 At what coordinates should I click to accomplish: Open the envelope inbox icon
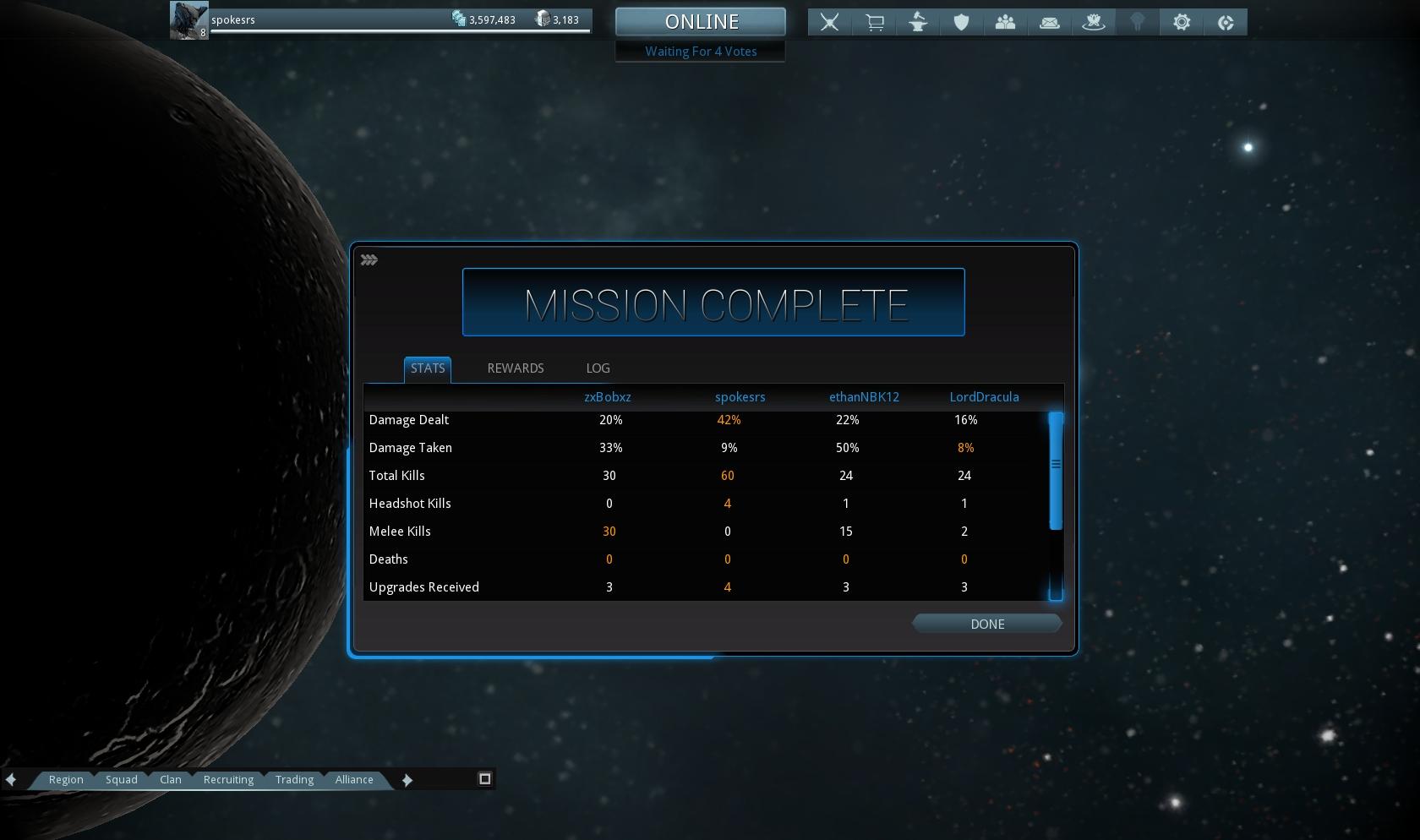(x=1050, y=22)
